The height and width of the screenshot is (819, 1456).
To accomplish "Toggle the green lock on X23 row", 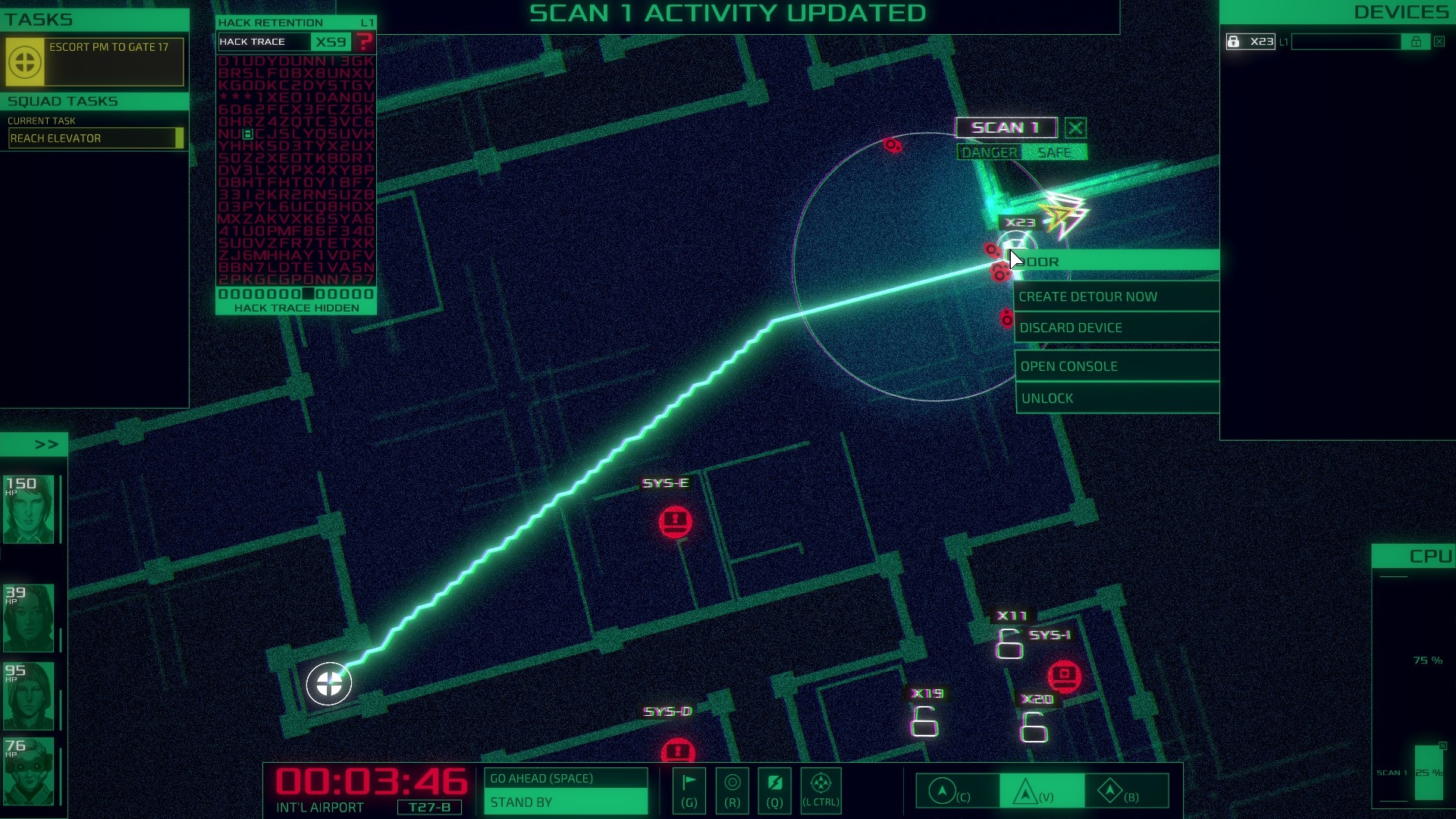I will point(1415,42).
